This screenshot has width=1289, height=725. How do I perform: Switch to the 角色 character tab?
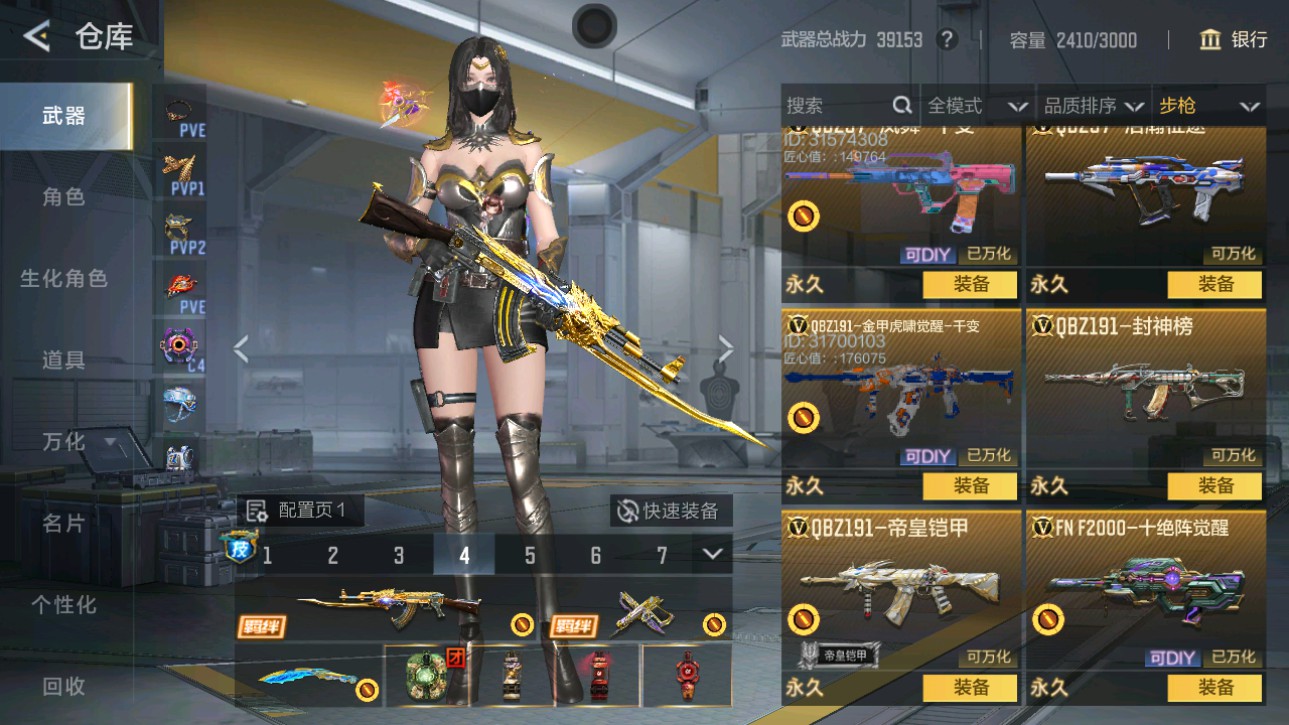(x=63, y=197)
